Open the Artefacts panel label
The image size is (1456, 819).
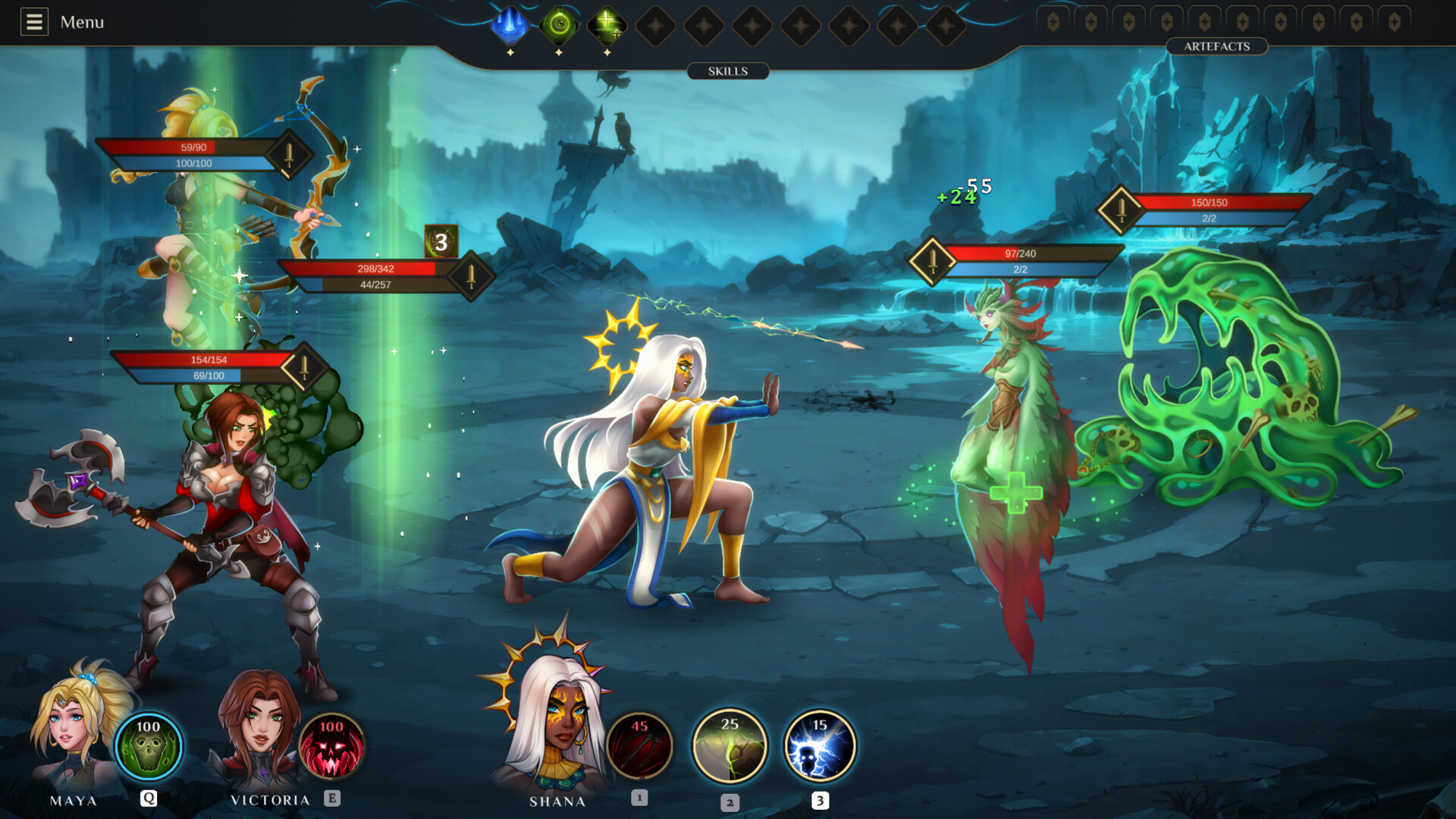[x=1216, y=46]
